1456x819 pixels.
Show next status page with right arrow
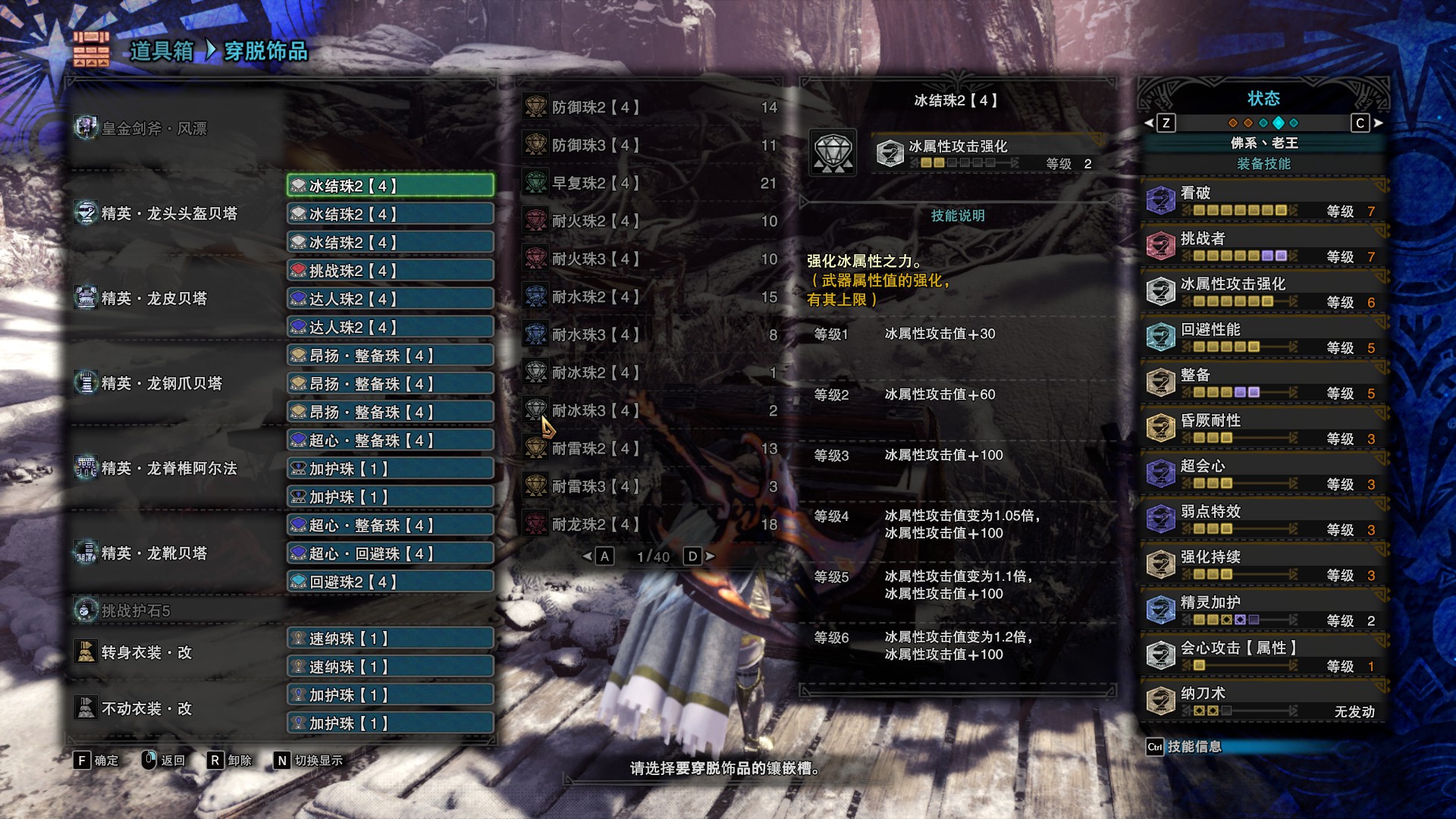click(1378, 123)
